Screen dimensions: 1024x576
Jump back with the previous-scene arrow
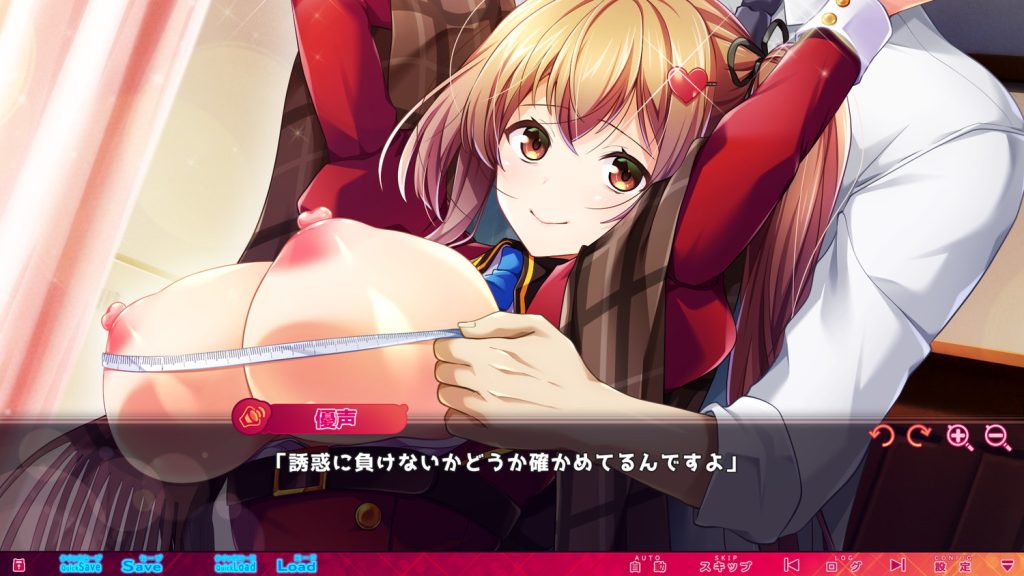791,565
